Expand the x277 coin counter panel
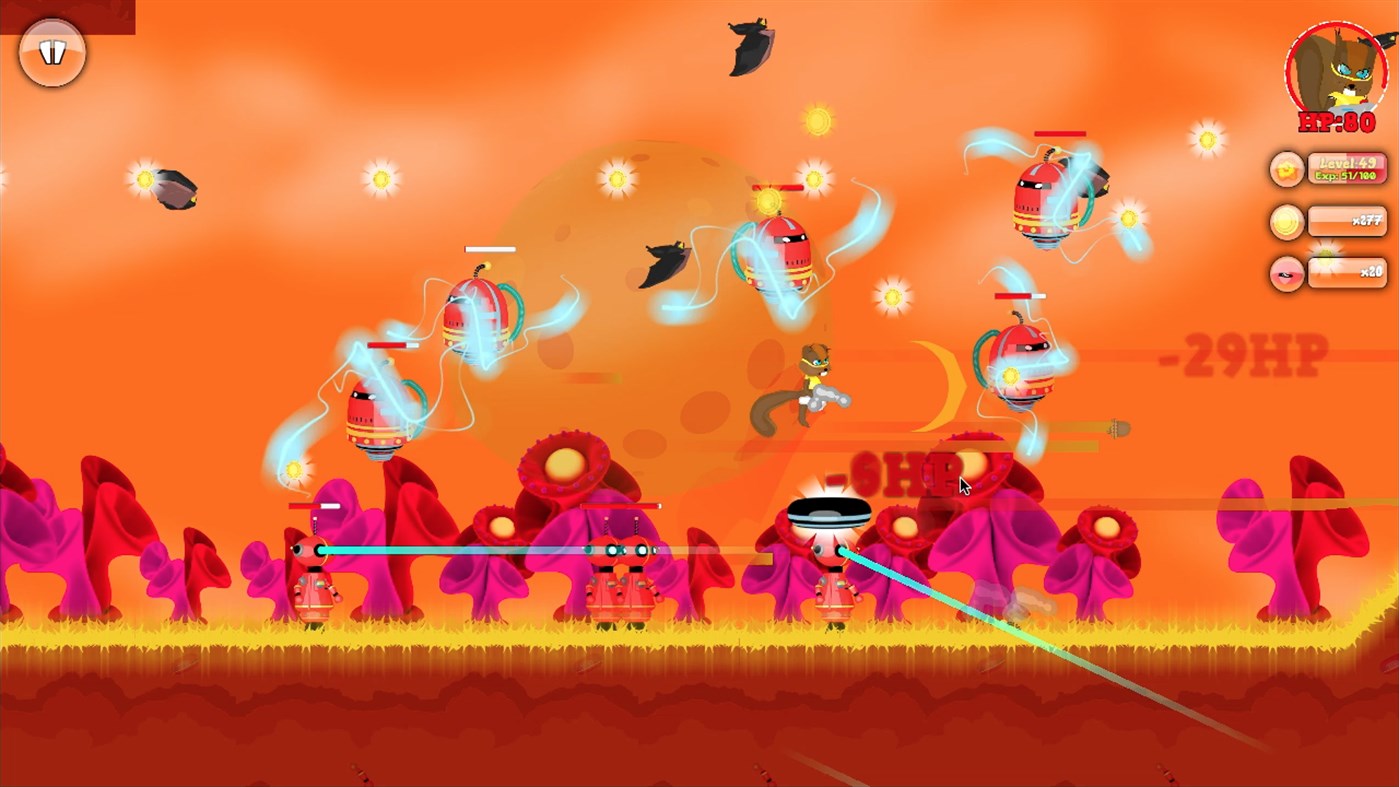 click(1347, 221)
